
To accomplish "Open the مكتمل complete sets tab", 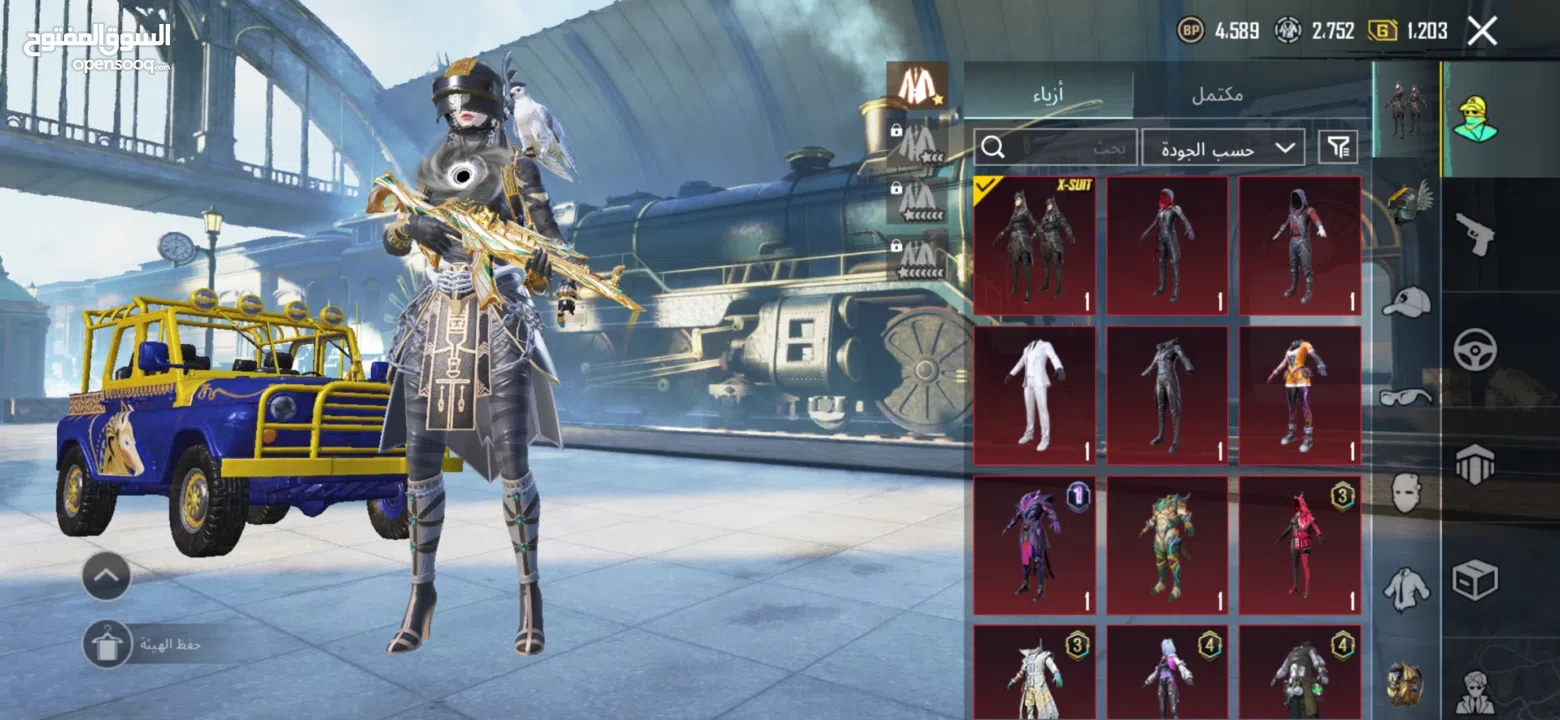I will pos(1218,95).
